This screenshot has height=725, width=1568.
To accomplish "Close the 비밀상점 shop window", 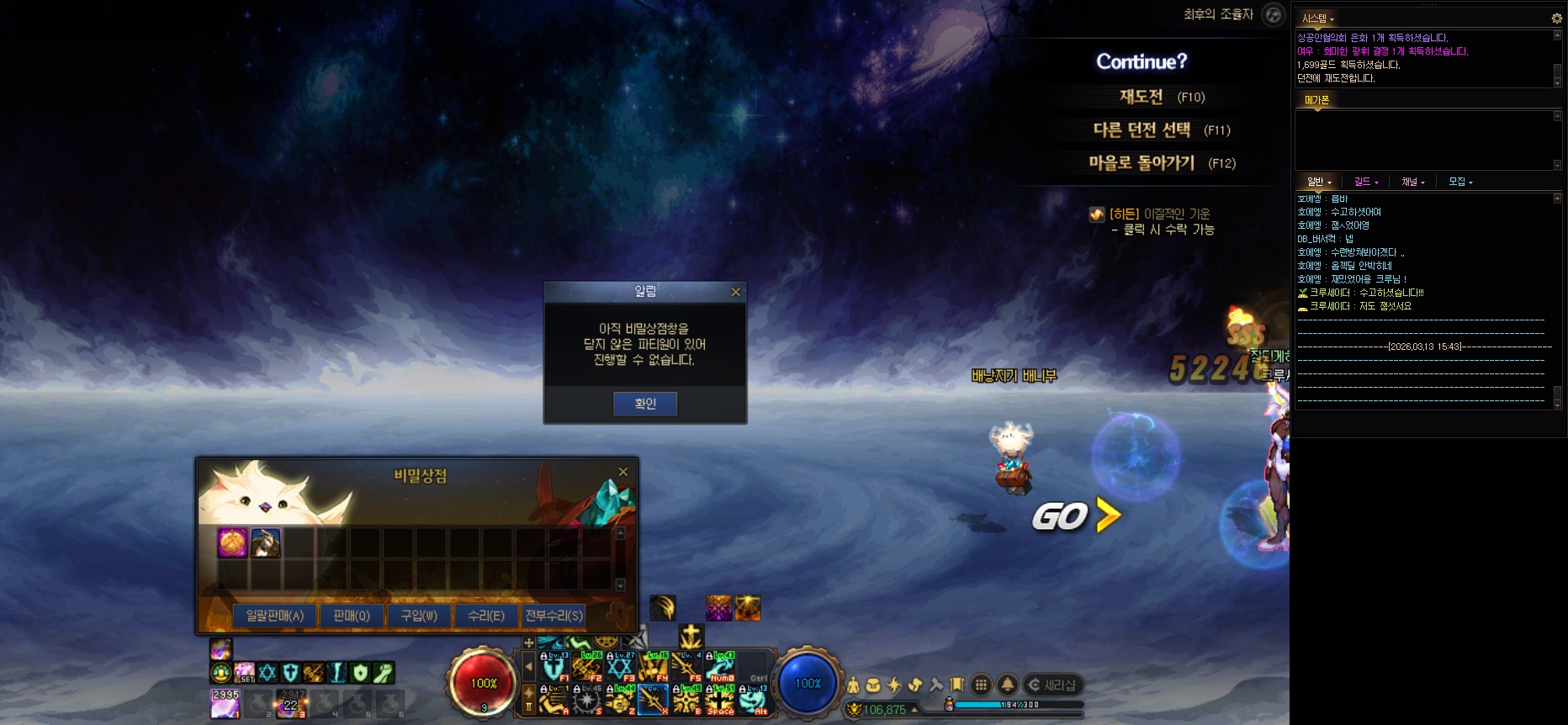I will (x=623, y=472).
